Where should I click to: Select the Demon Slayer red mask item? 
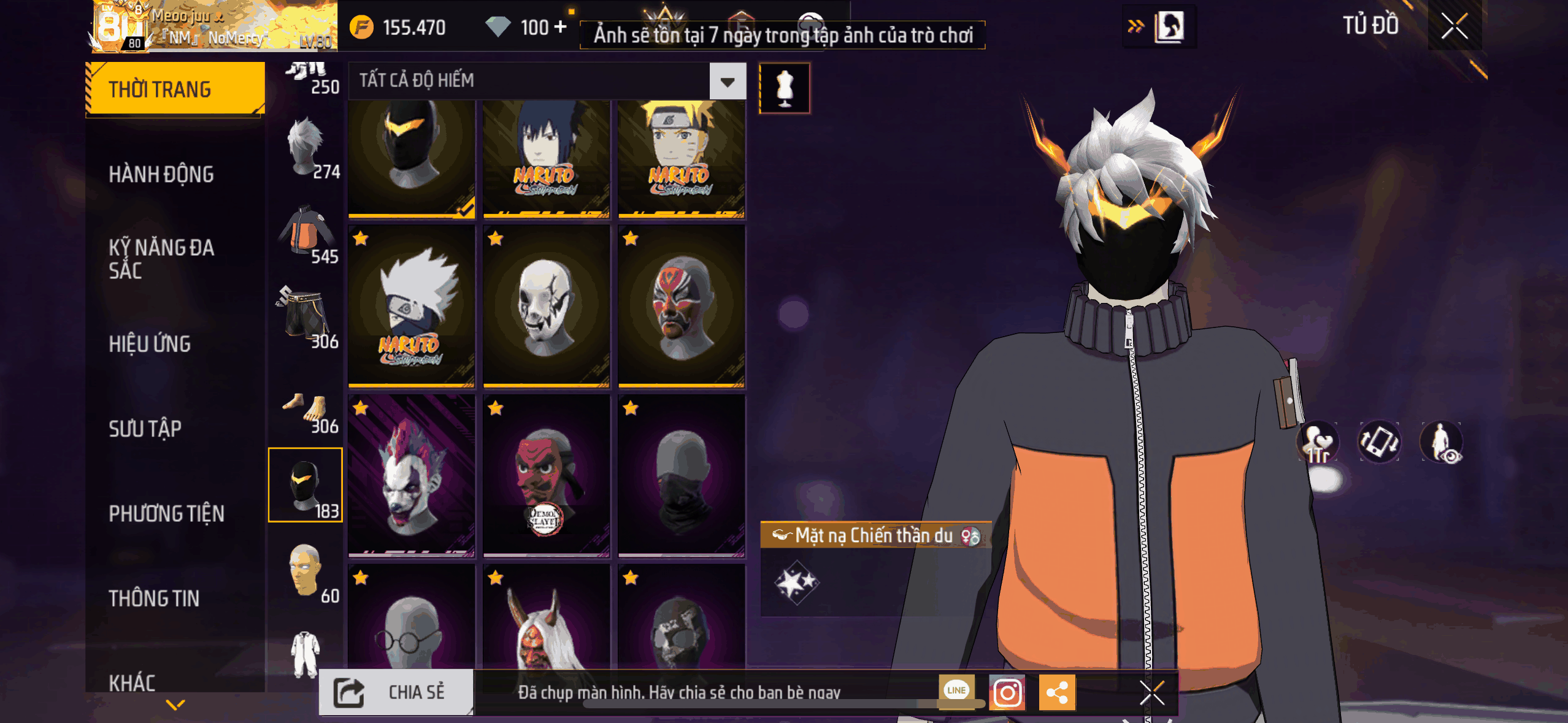point(546,476)
